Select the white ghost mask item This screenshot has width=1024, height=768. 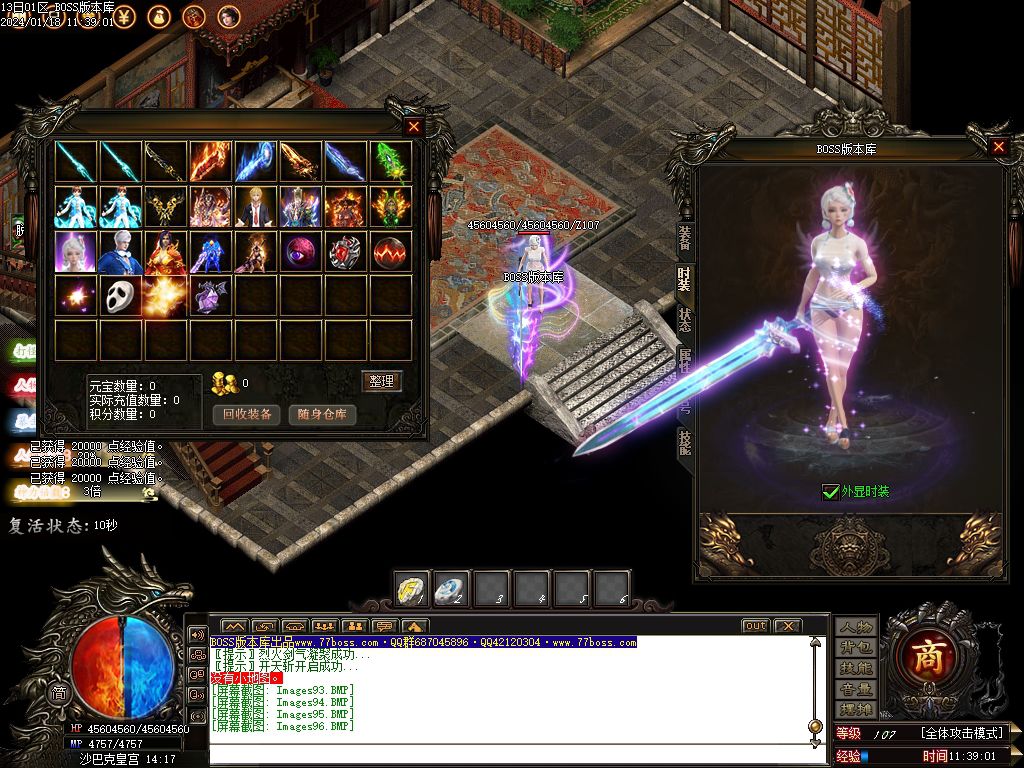coord(121,296)
